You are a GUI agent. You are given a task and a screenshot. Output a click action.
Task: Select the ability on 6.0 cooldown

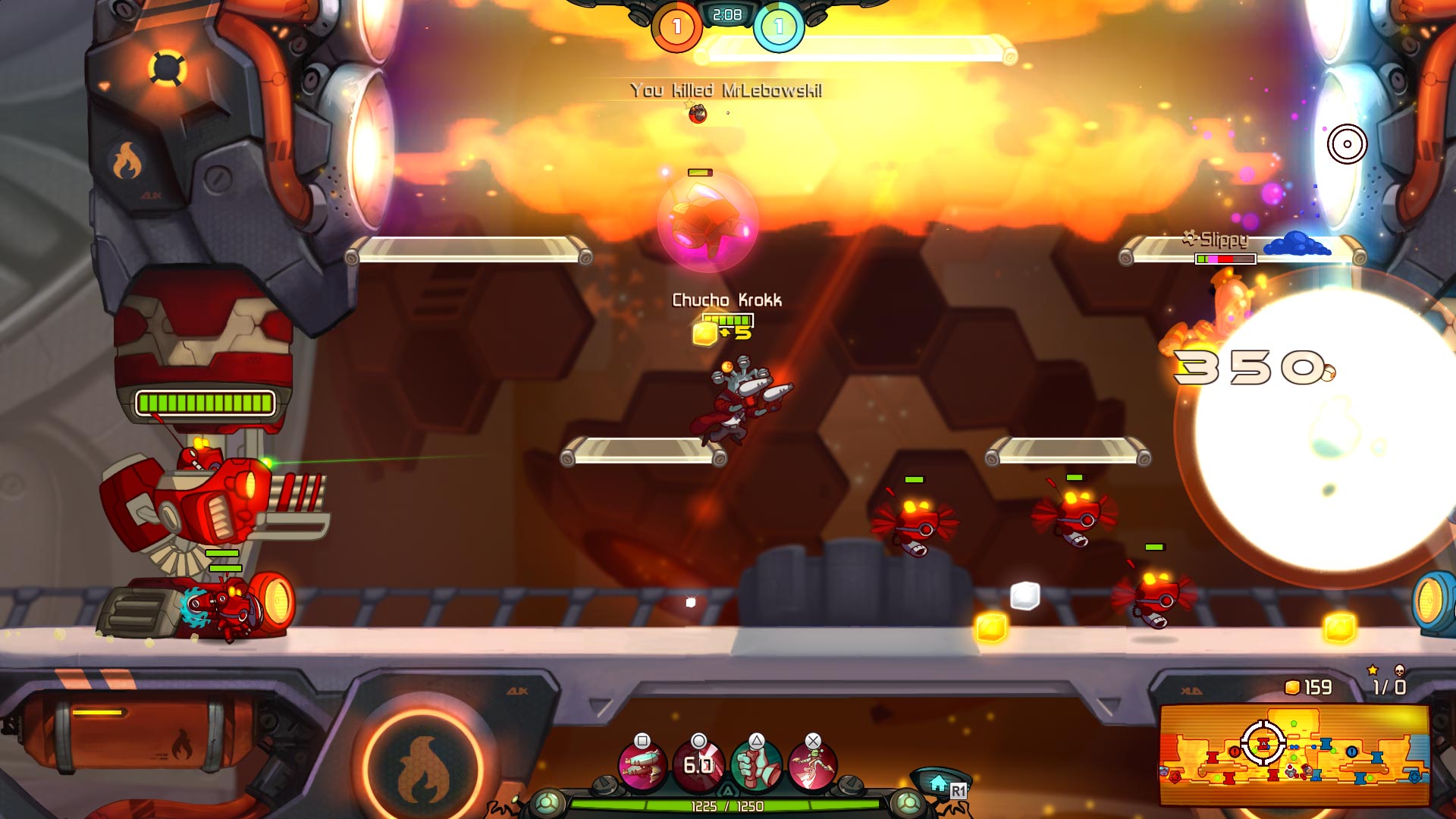(x=698, y=766)
